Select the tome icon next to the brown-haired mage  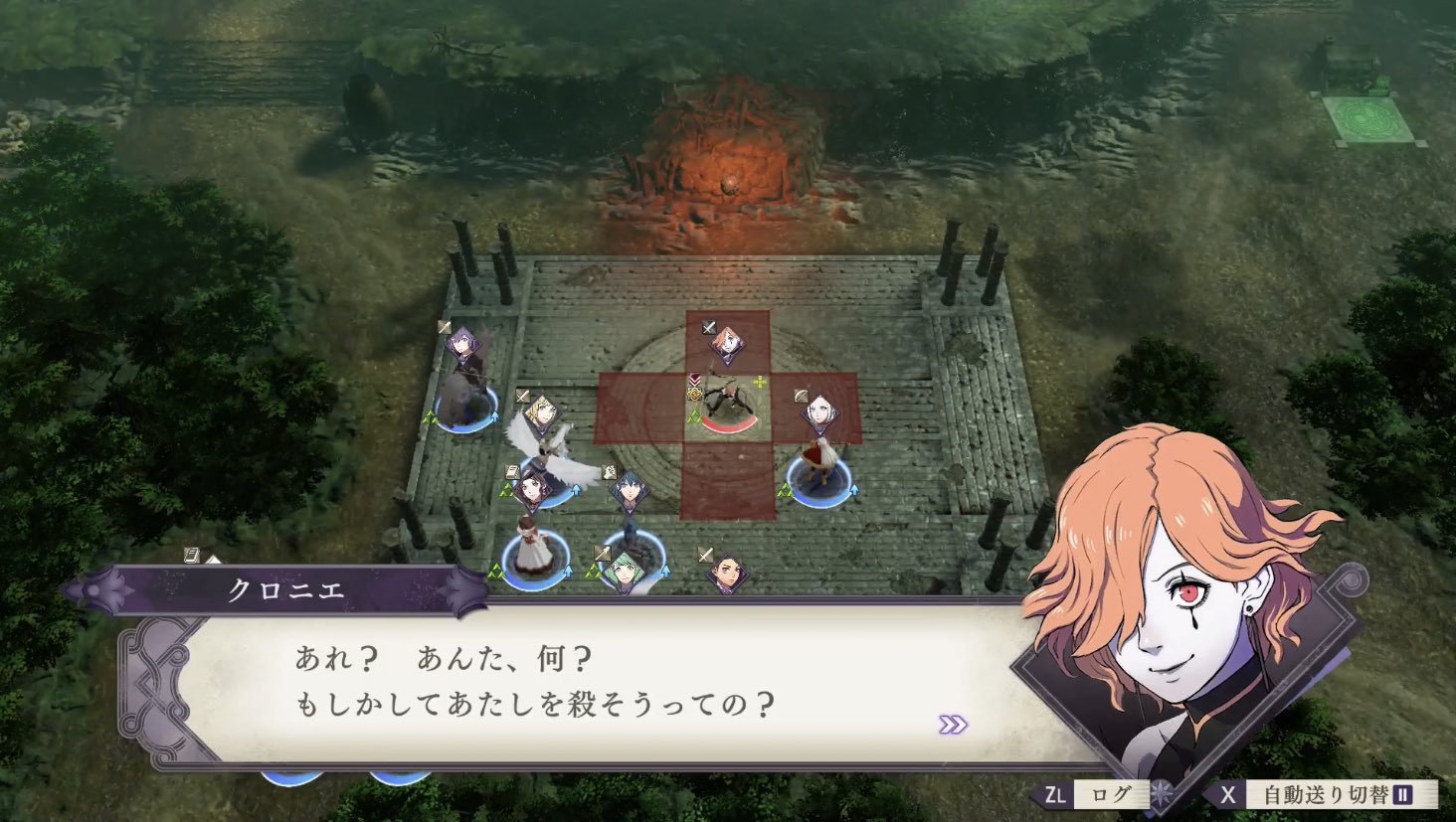click(x=511, y=471)
